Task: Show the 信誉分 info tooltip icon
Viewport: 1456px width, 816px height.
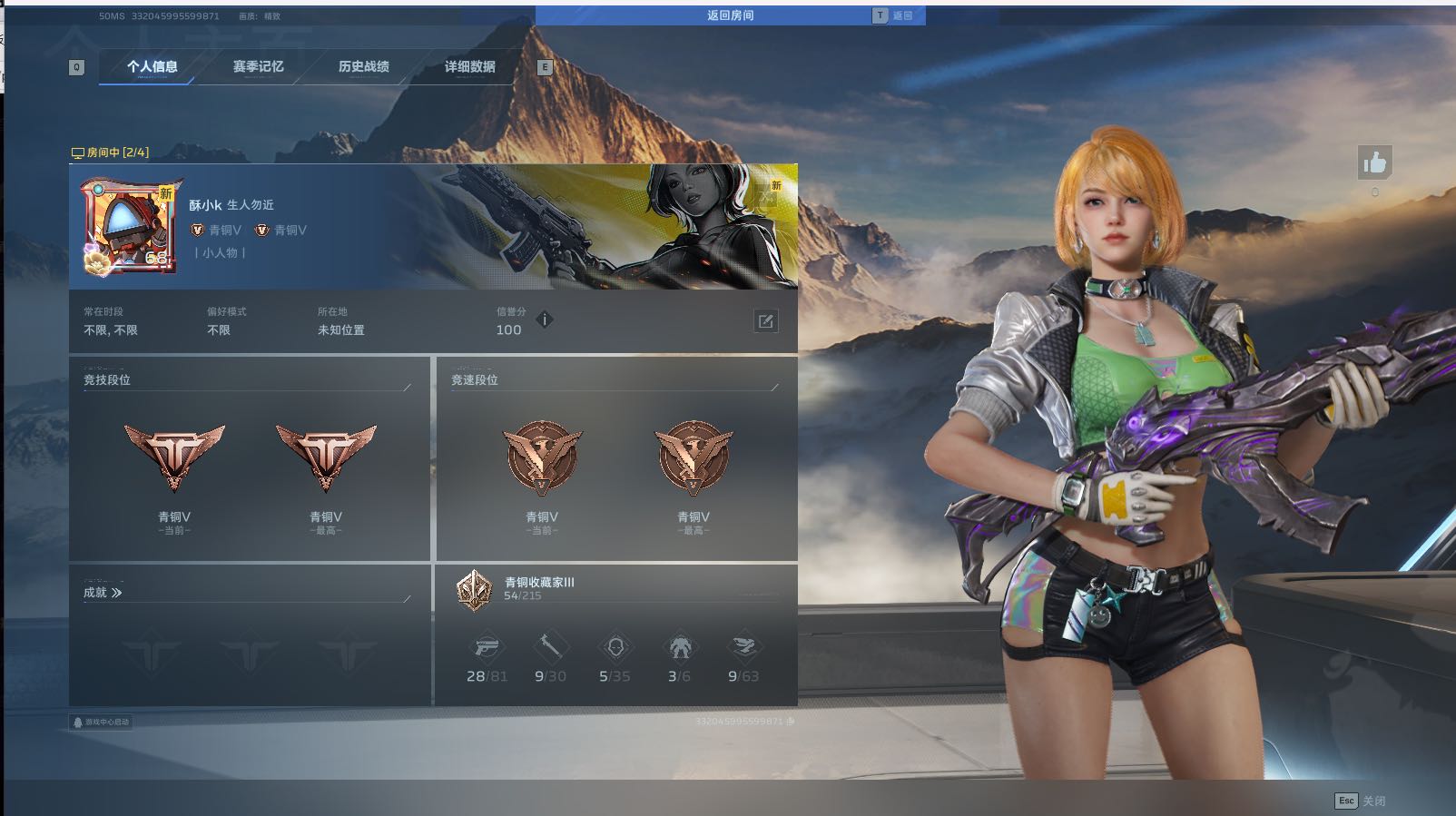Action: coord(545,320)
